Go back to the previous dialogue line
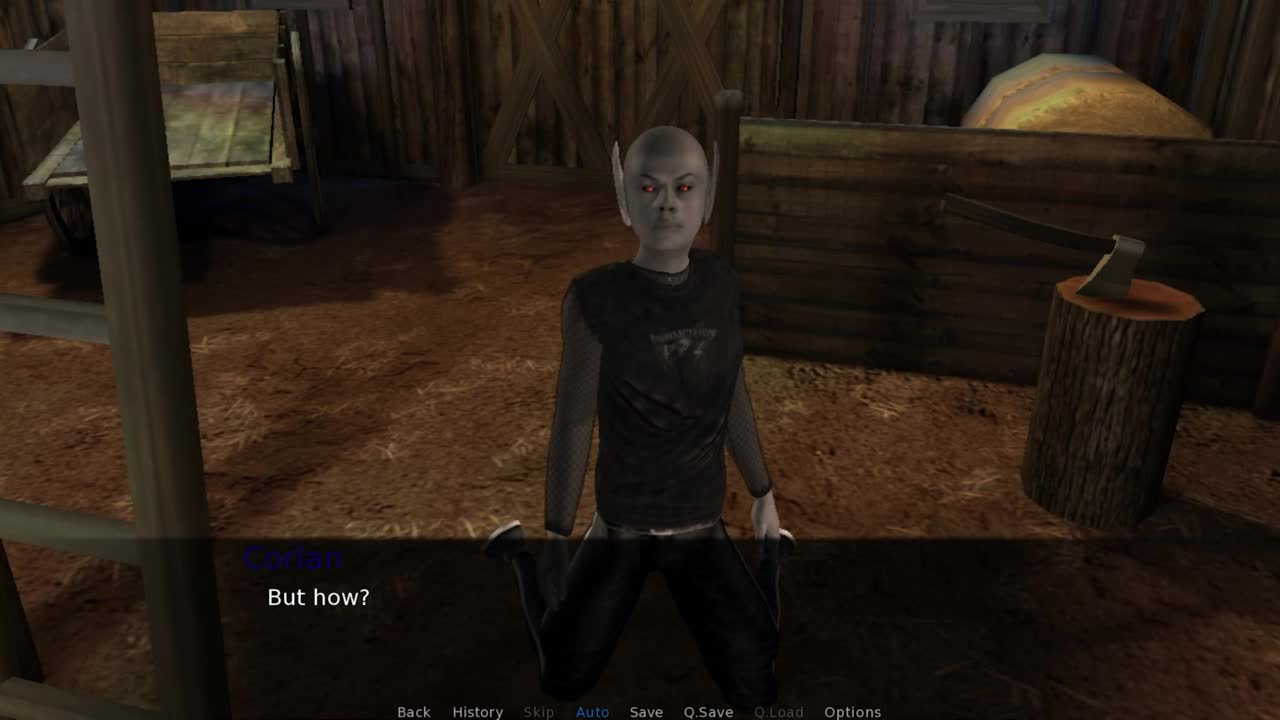 point(414,712)
